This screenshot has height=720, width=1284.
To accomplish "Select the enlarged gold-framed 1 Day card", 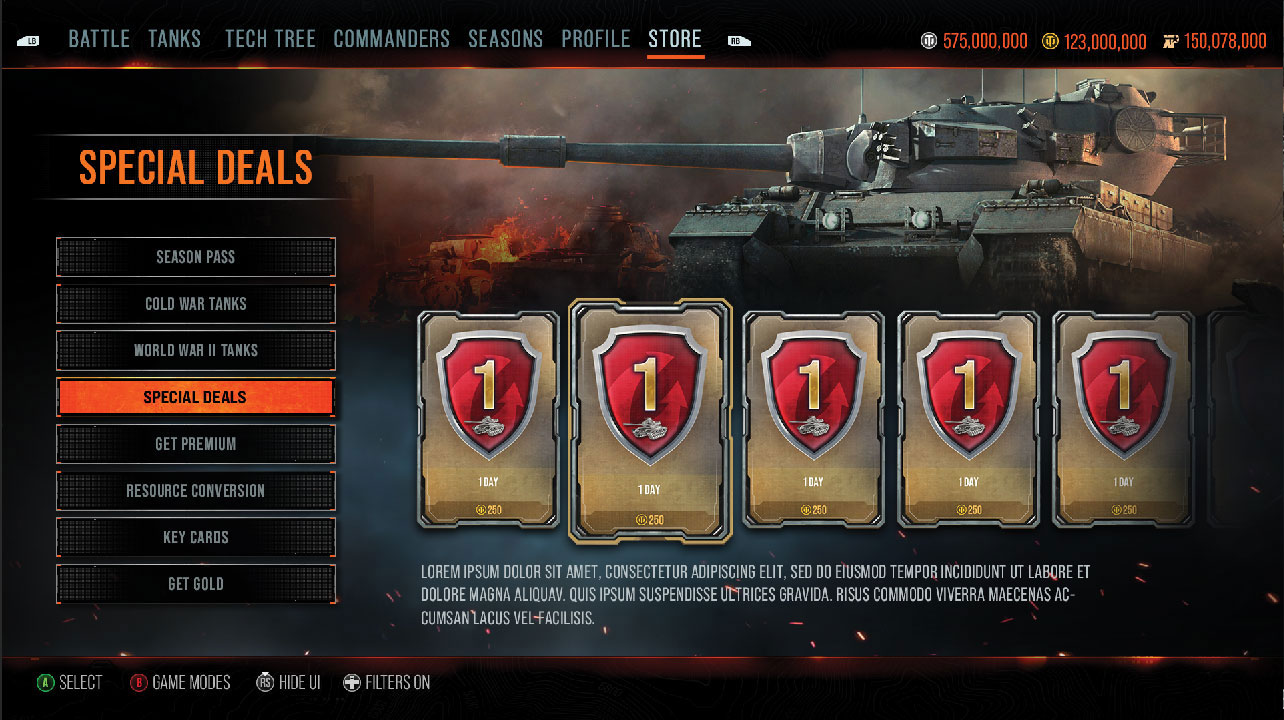I will 650,420.
